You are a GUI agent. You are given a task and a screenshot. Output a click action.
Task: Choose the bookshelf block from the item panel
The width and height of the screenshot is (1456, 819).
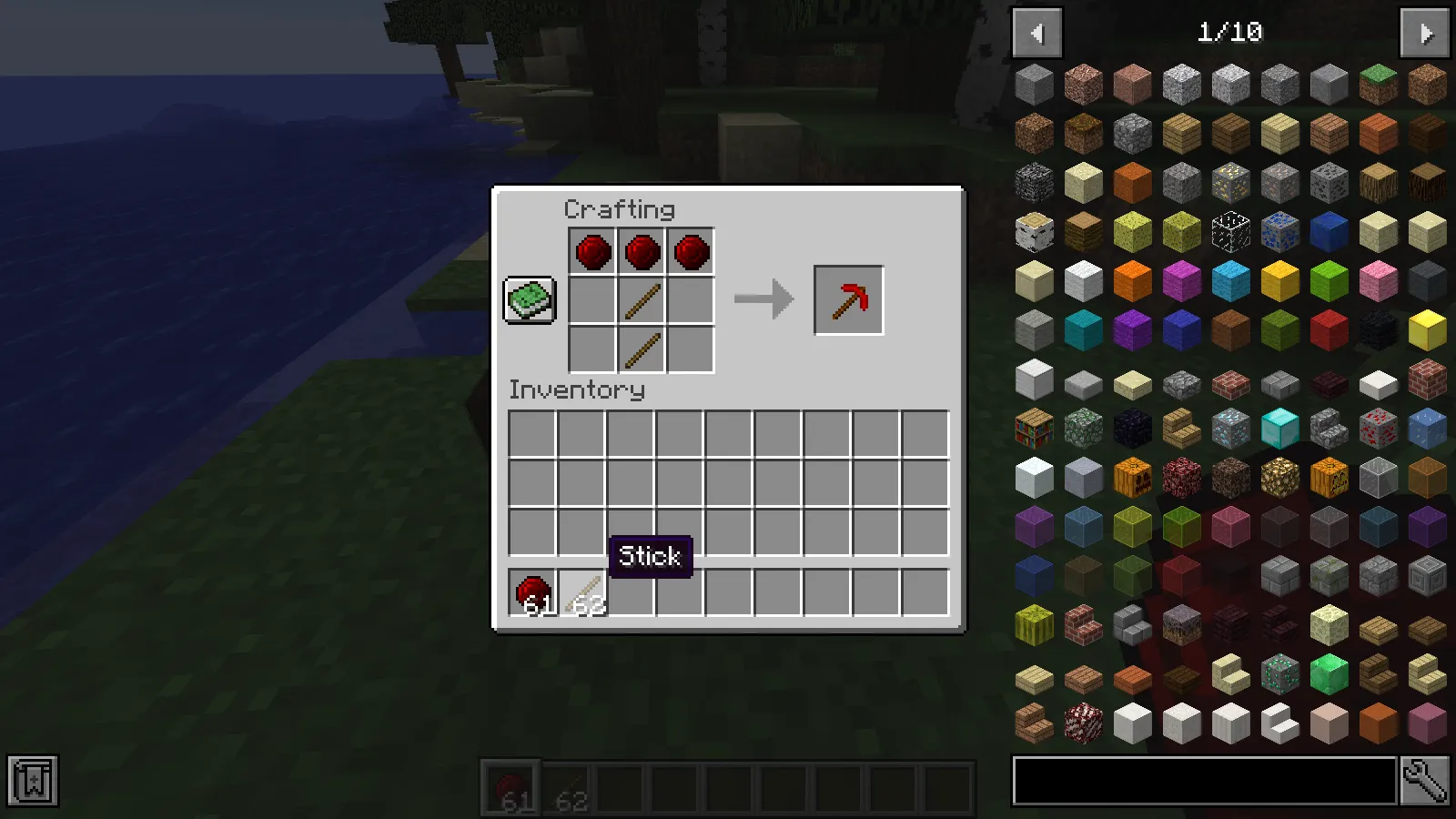pyautogui.click(x=1035, y=429)
